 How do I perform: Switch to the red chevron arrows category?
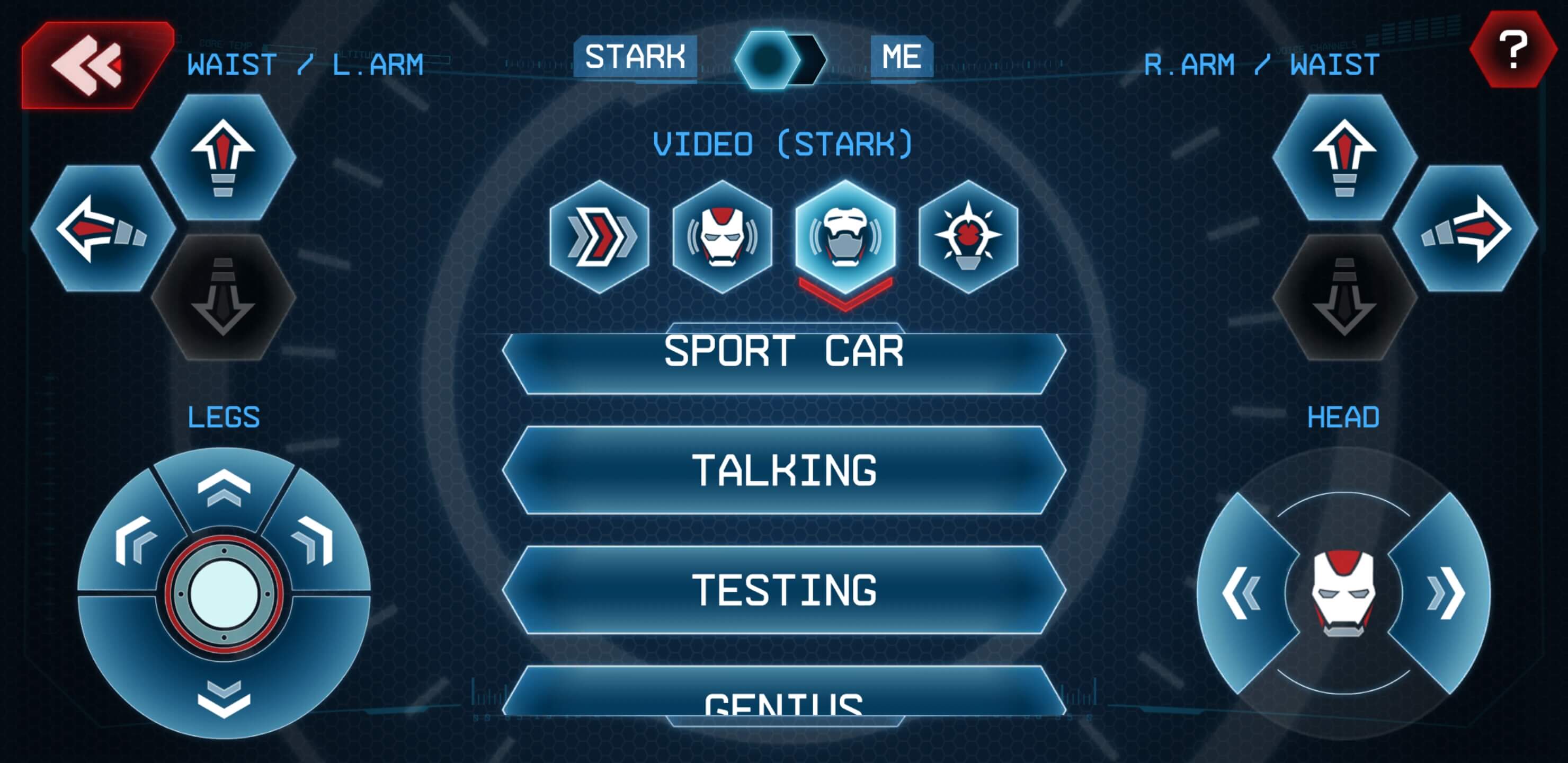600,236
